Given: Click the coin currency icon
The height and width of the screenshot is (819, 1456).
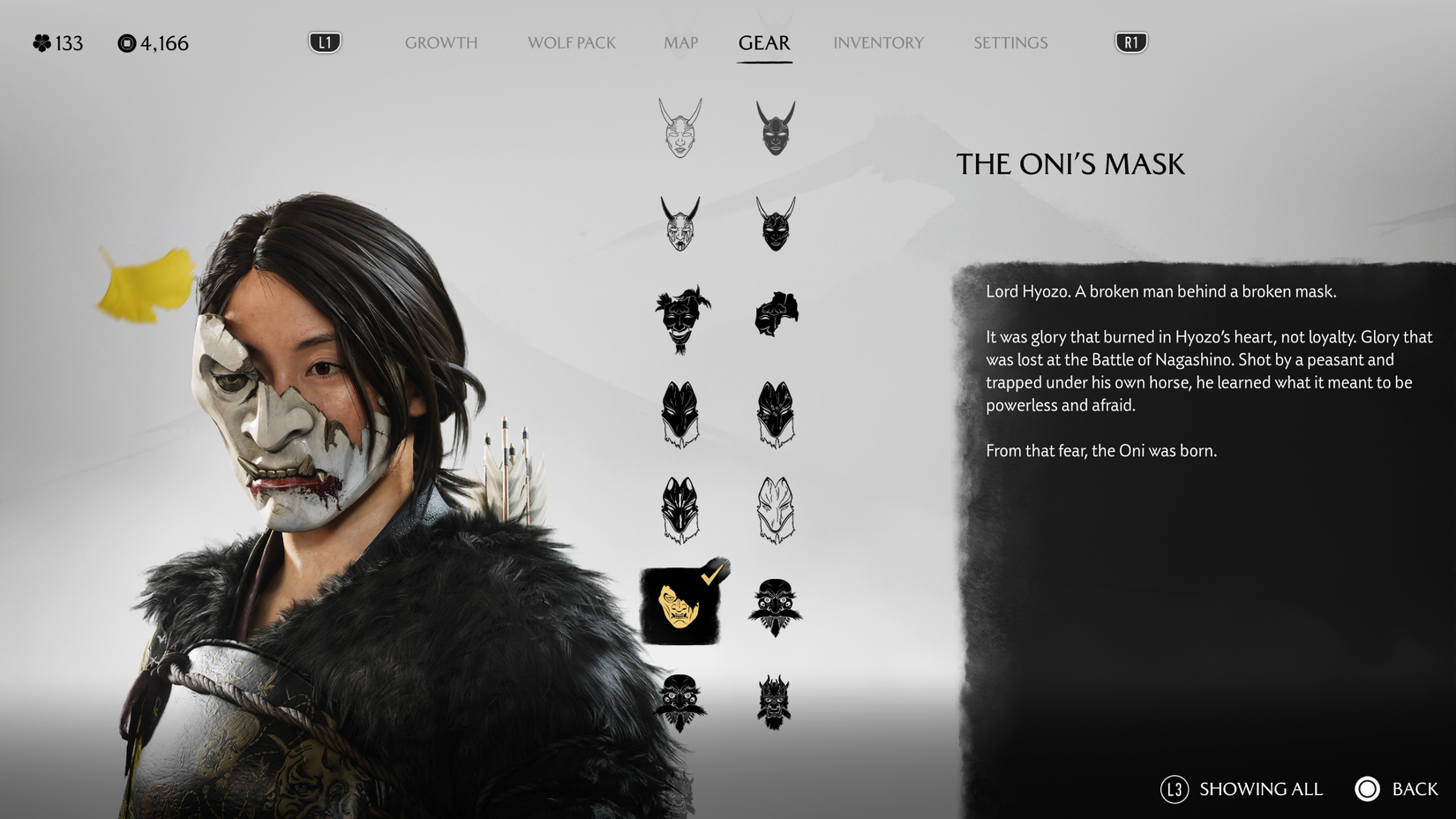Looking at the screenshot, I should (126, 41).
